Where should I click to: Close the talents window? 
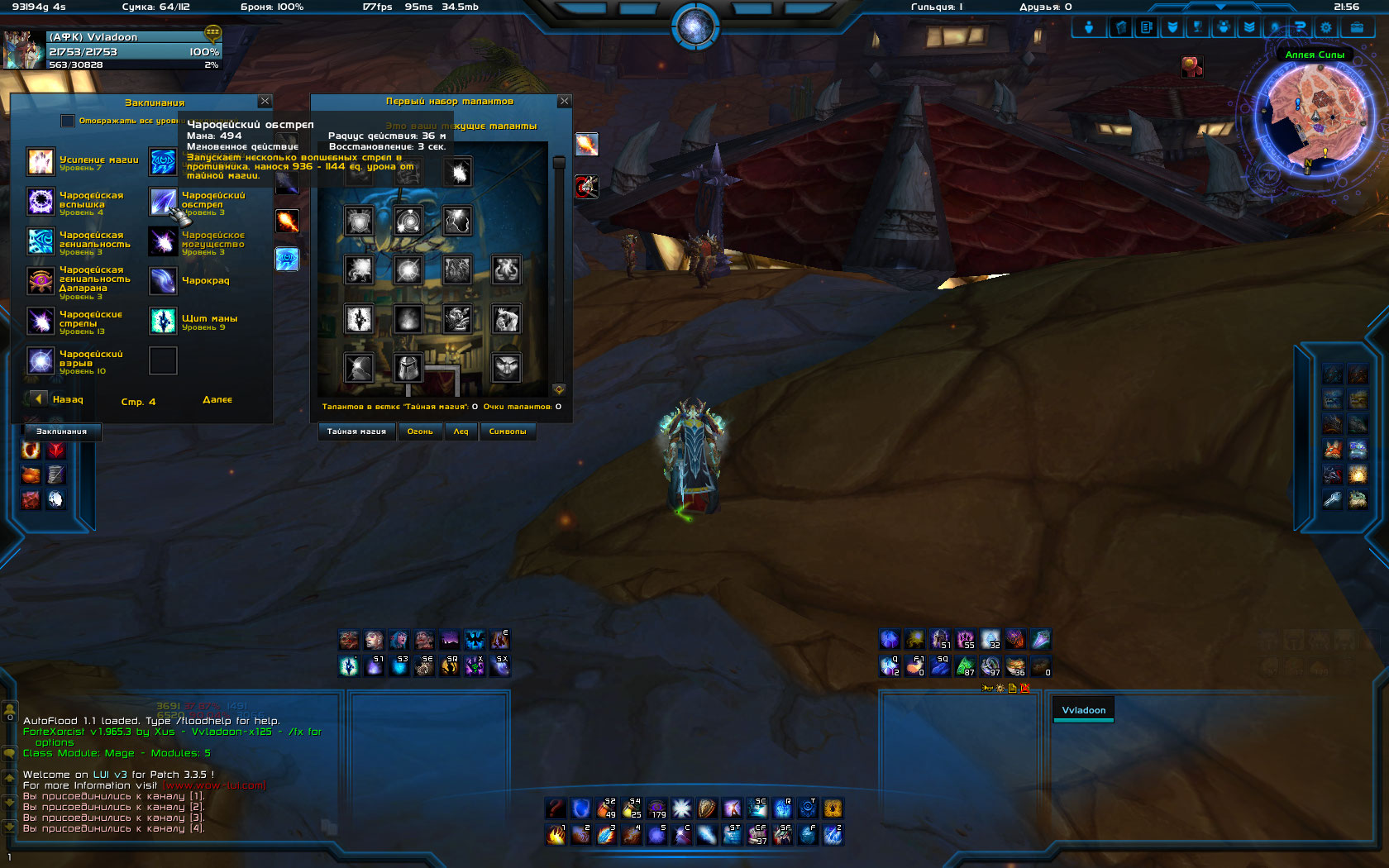[565, 101]
